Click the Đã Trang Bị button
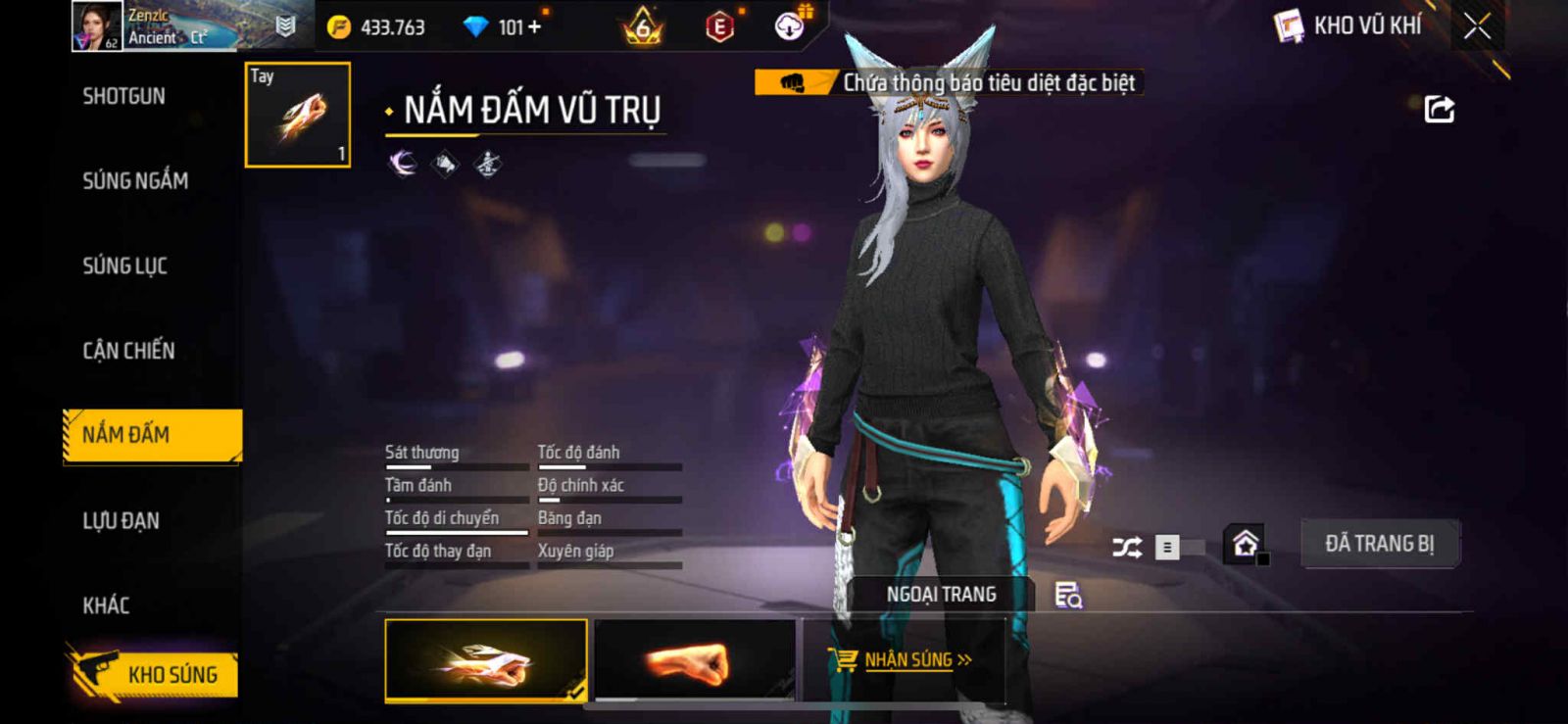1568x724 pixels. (1379, 544)
